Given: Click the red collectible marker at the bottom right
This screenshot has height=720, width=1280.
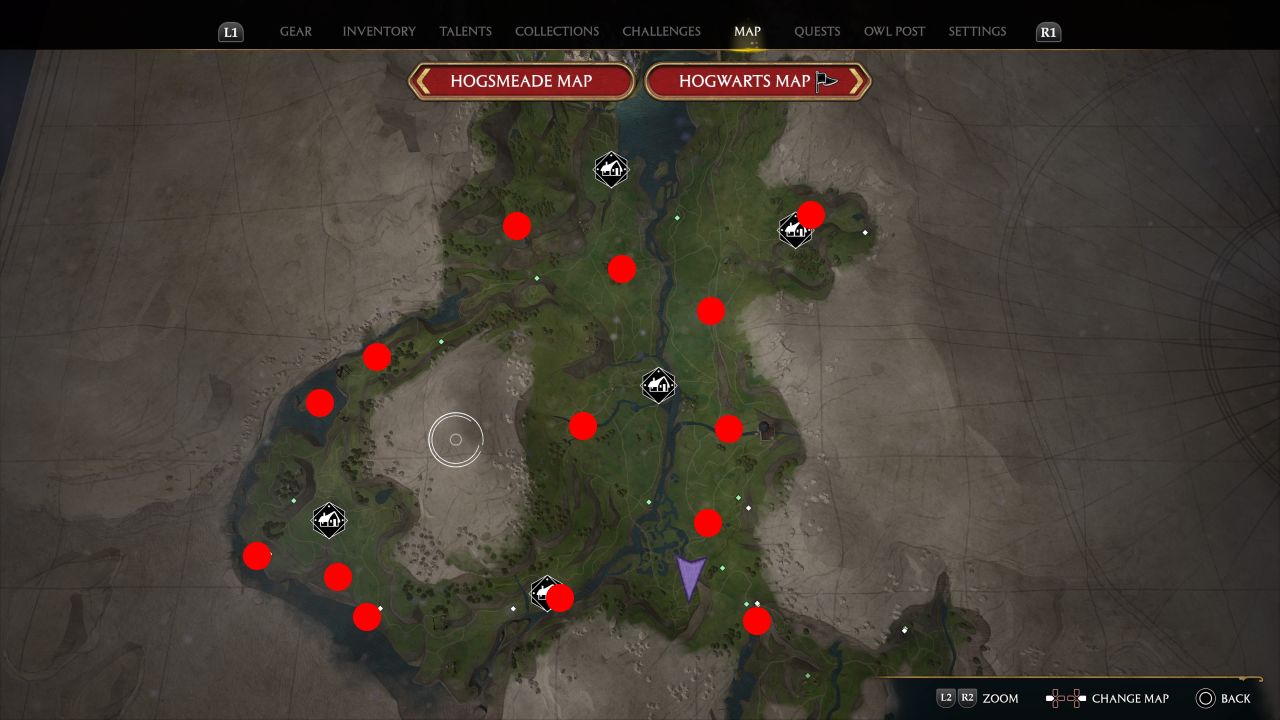Looking at the screenshot, I should pos(757,622).
